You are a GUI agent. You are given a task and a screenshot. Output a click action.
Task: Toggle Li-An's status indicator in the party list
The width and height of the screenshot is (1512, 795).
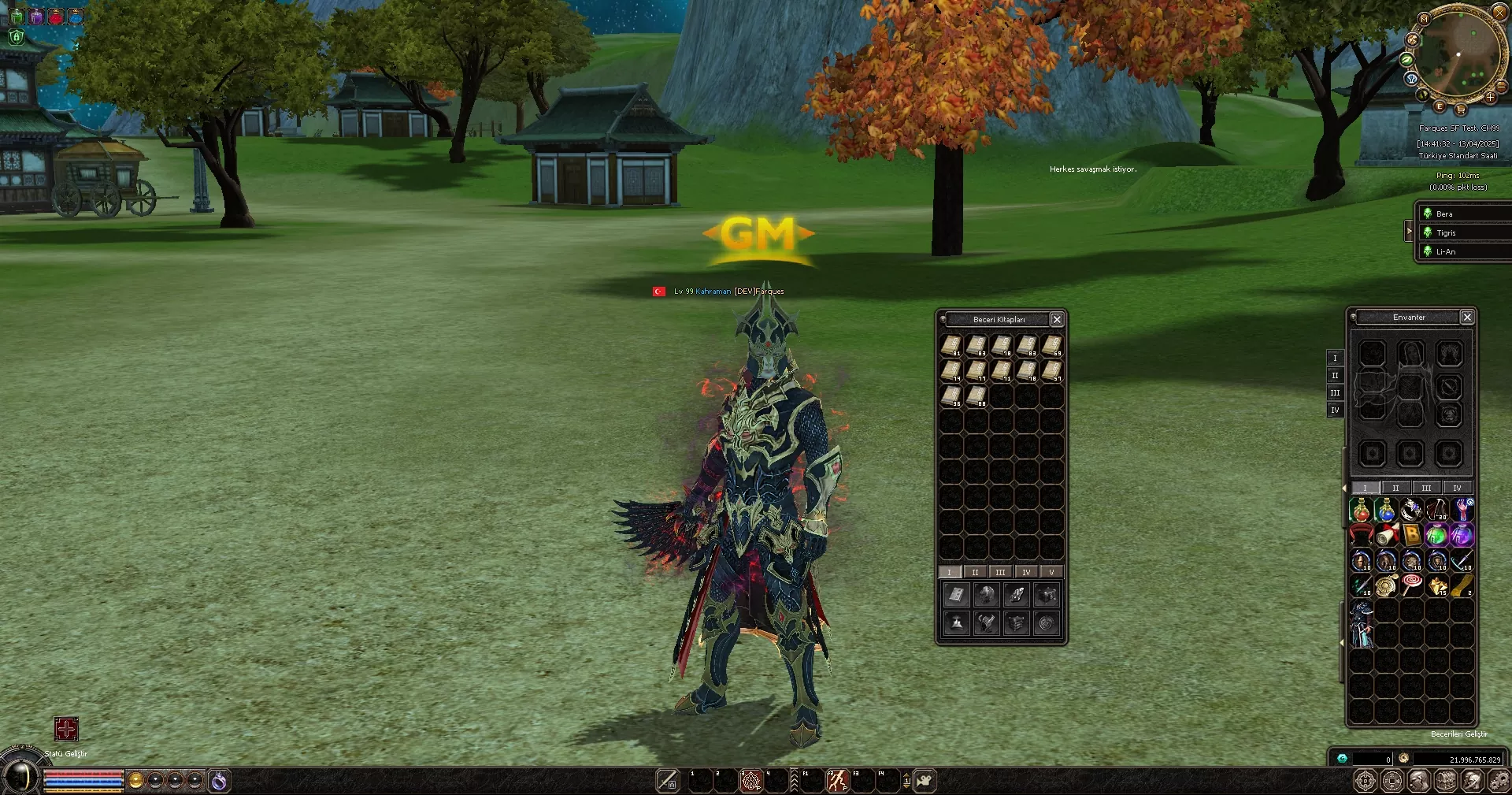[x=1427, y=251]
